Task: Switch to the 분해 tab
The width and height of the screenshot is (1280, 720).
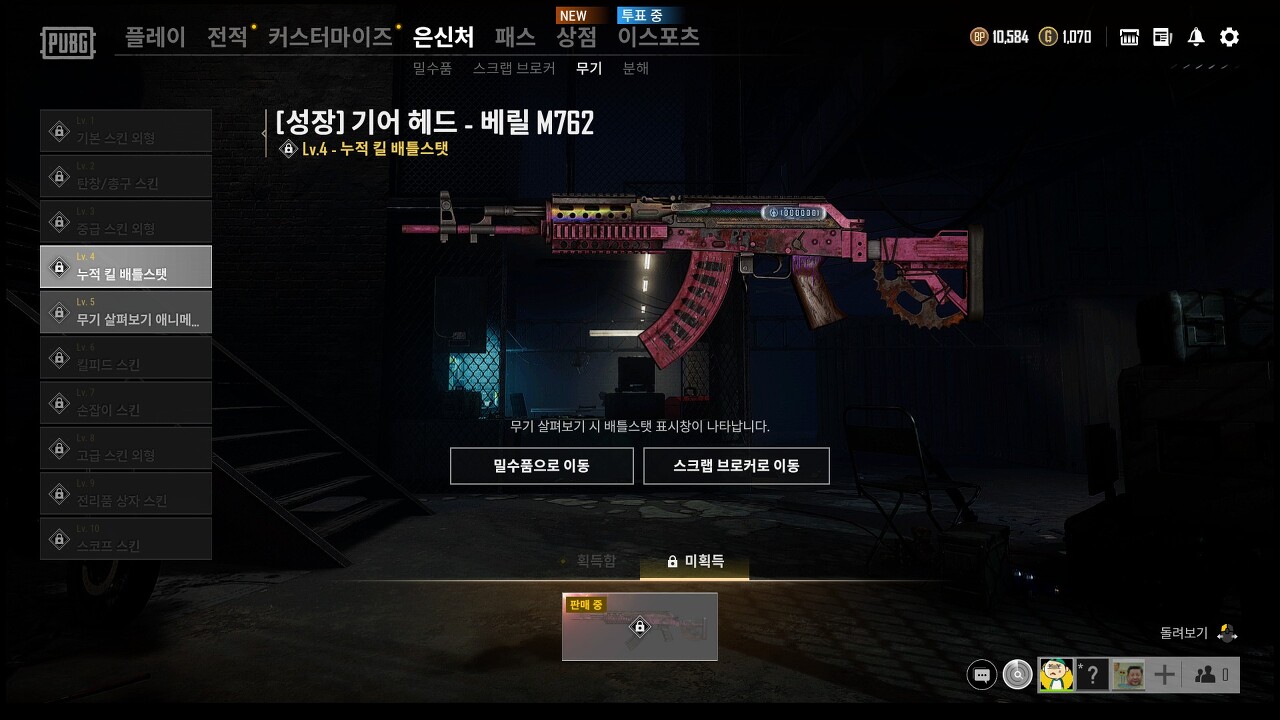Action: [637, 68]
